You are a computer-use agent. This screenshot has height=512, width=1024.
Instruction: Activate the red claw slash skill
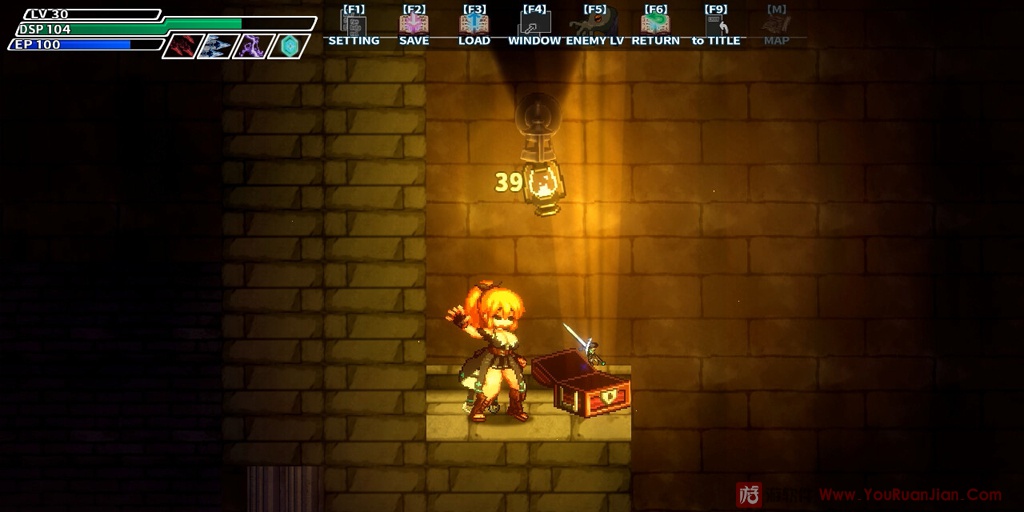pyautogui.click(x=183, y=46)
